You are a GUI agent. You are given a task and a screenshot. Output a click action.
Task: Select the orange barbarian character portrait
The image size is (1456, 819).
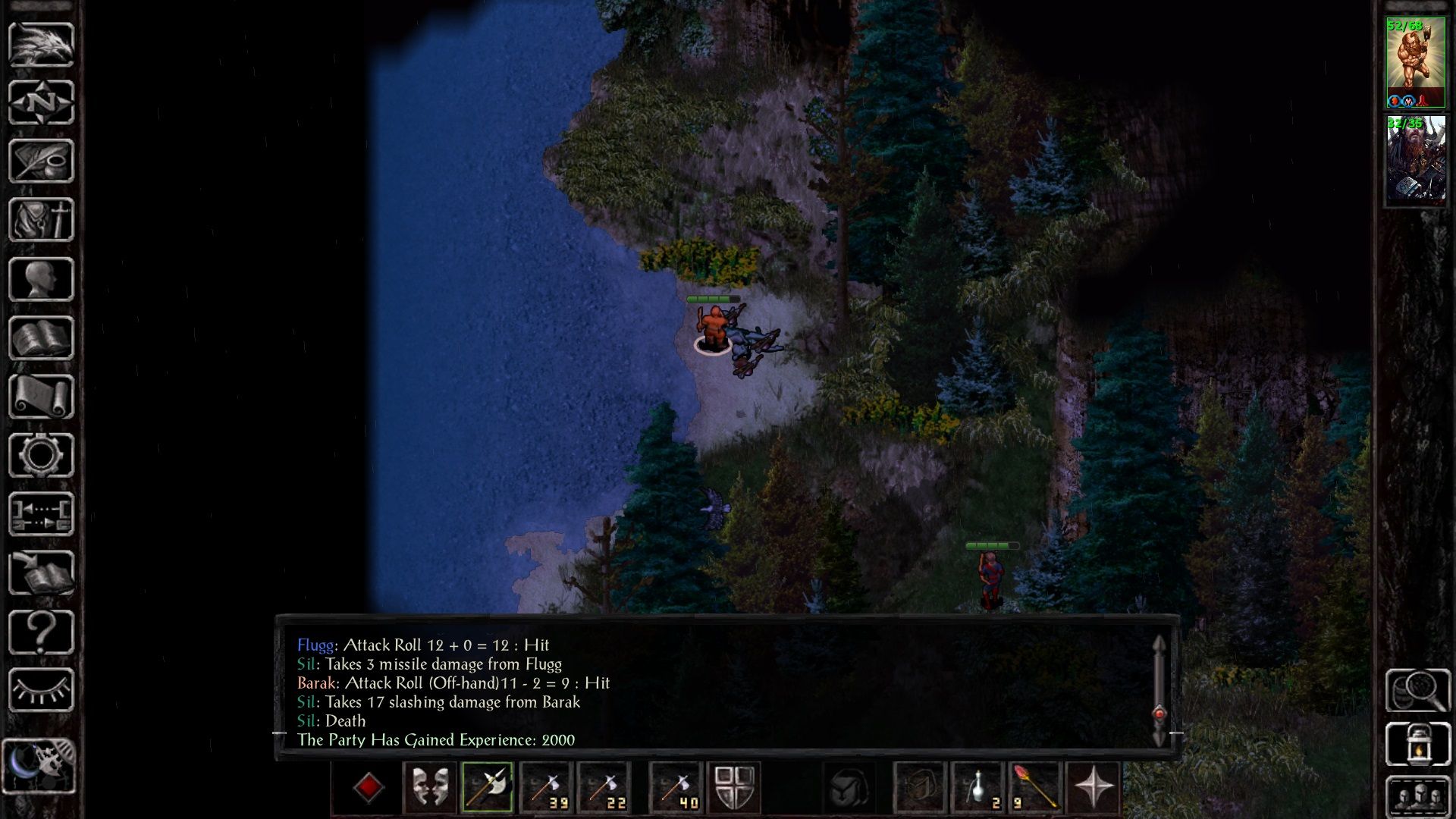coord(1415,64)
